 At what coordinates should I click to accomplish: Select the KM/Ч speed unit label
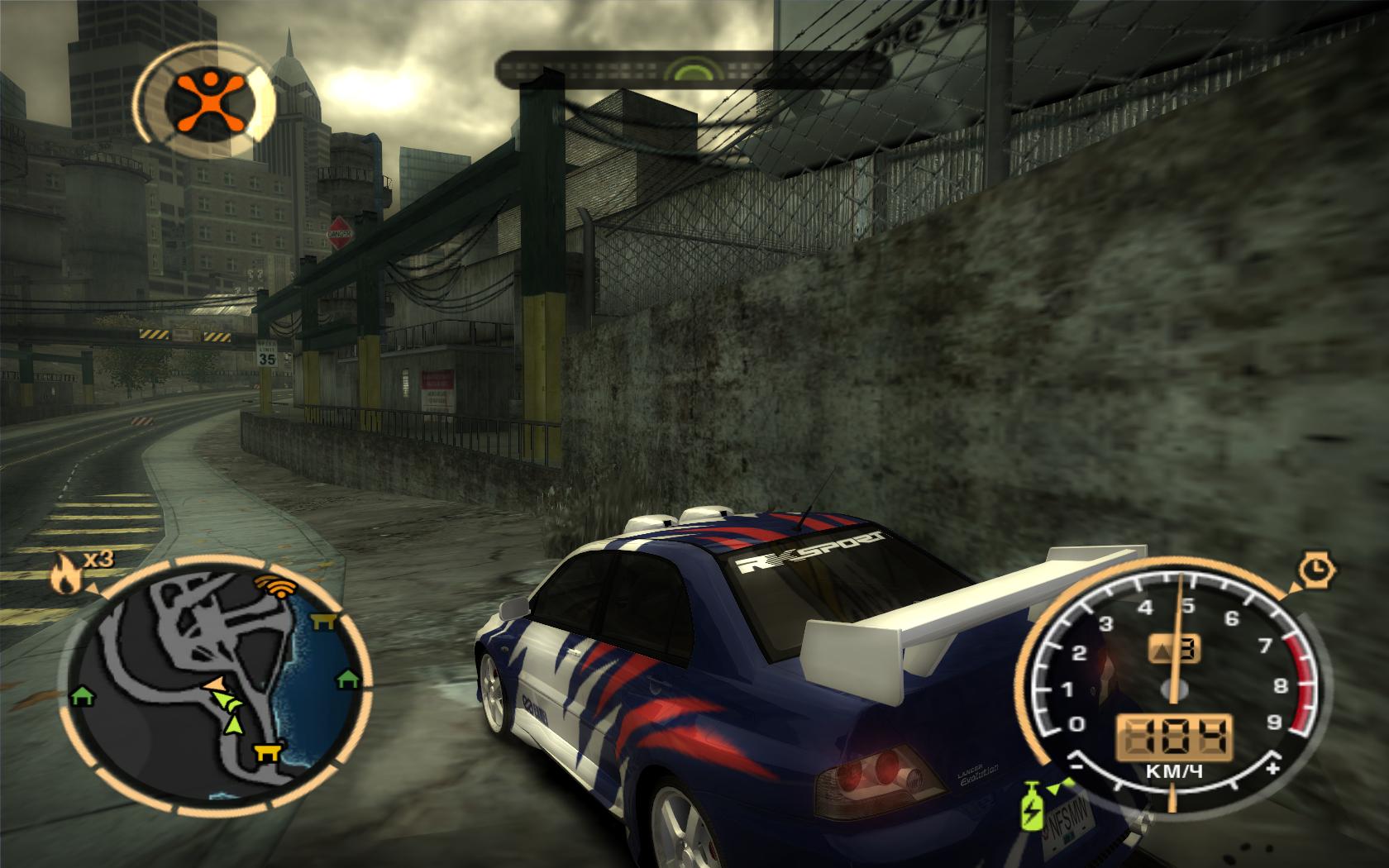coord(1172,769)
